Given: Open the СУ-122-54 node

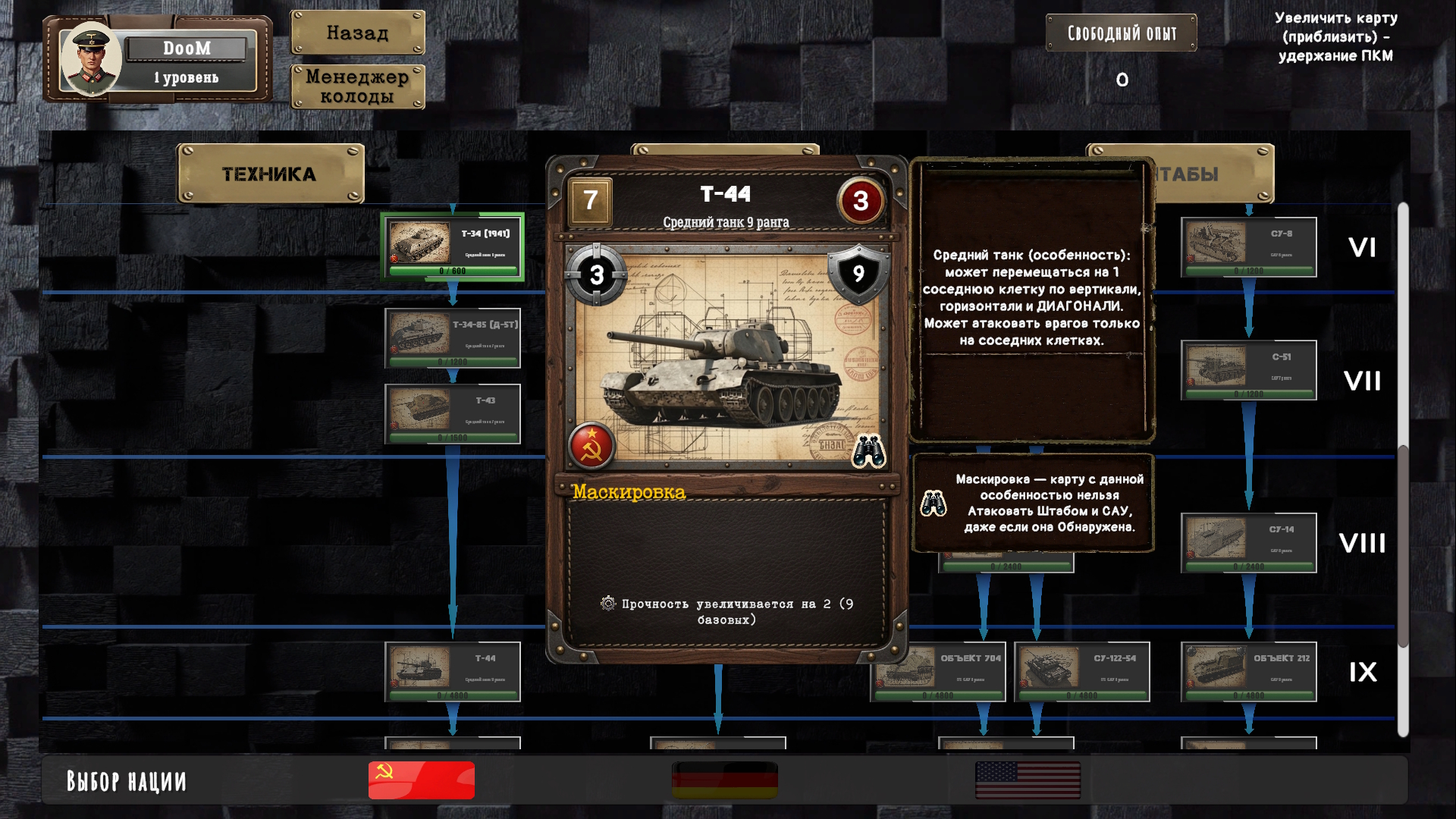Looking at the screenshot, I should tap(1081, 672).
